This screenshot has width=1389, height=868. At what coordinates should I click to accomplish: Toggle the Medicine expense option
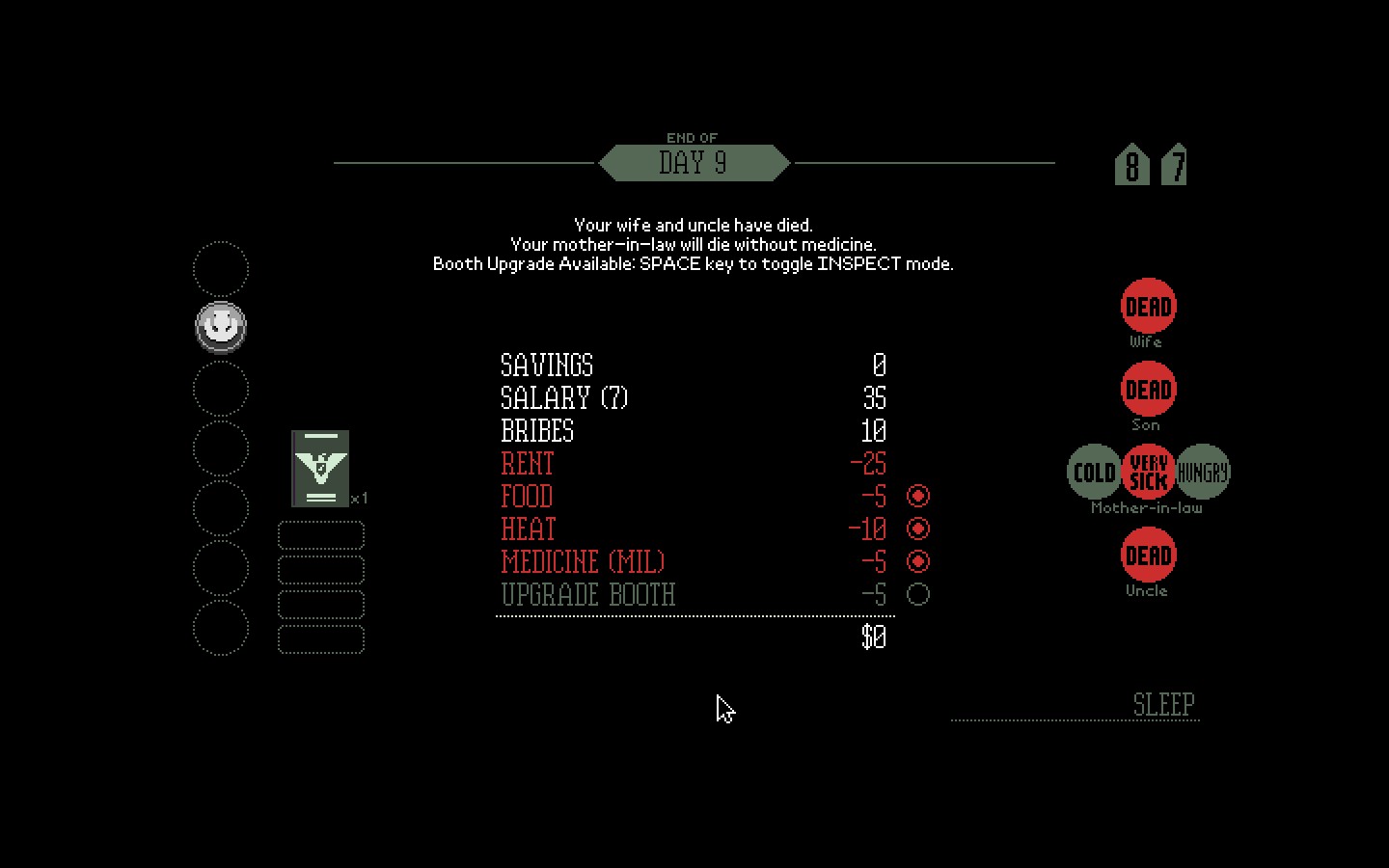[x=918, y=561]
